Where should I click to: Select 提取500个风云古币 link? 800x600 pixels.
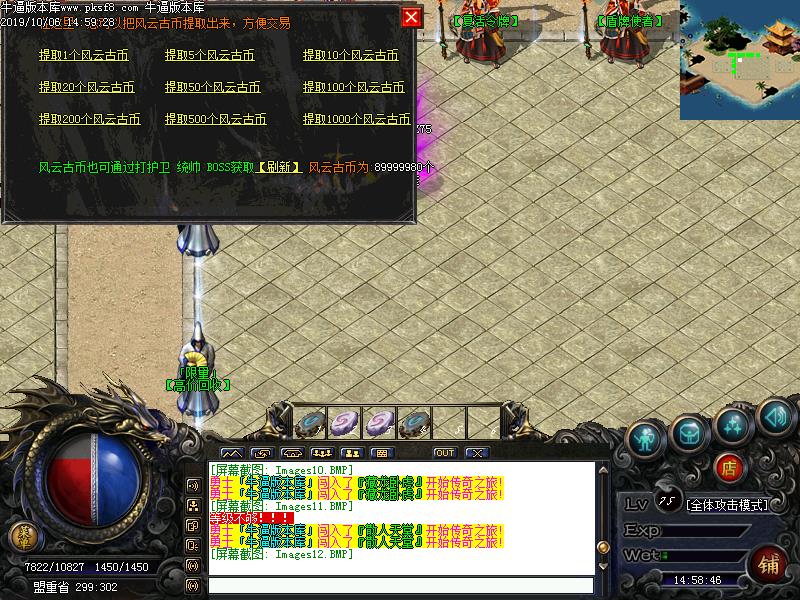click(x=215, y=119)
